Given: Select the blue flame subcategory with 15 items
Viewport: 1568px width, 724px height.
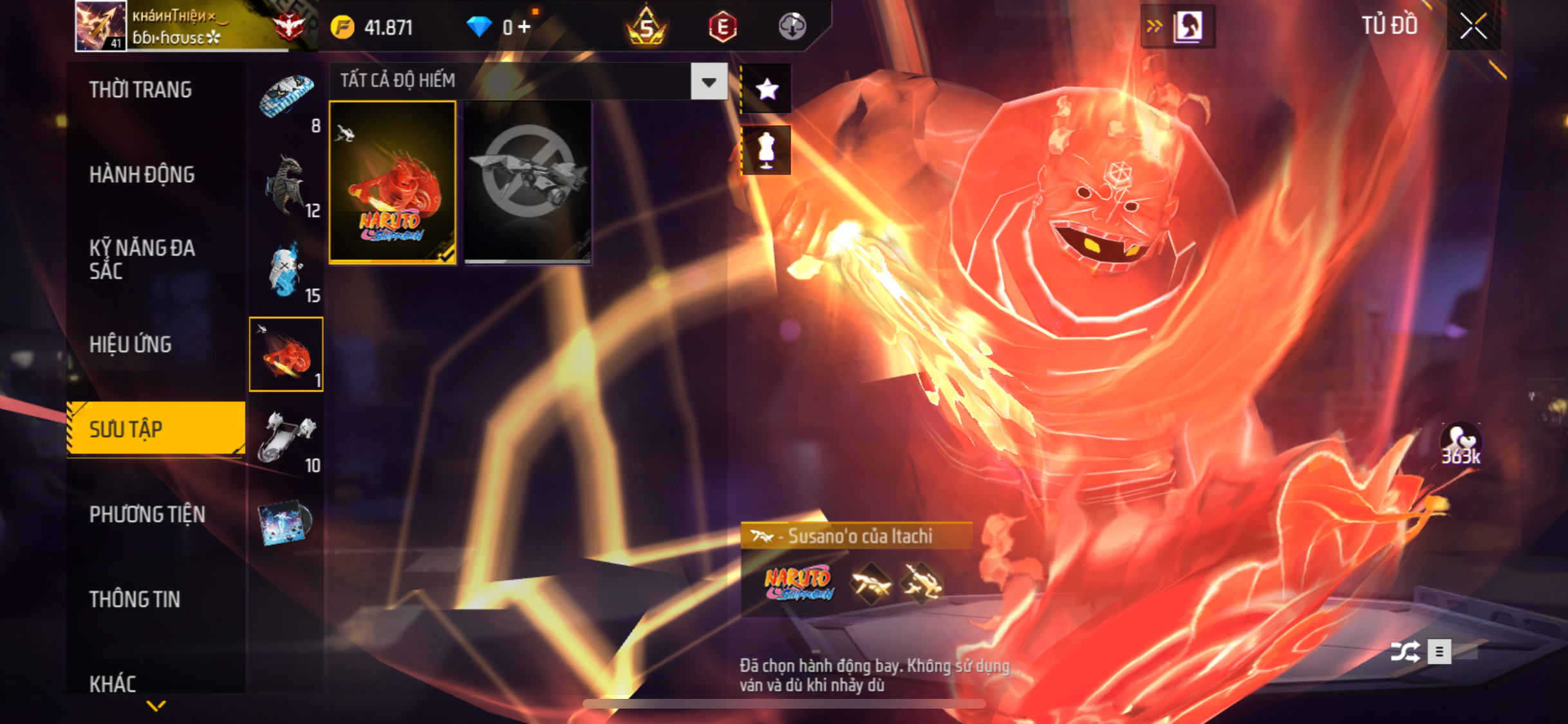Looking at the screenshot, I should click(287, 270).
